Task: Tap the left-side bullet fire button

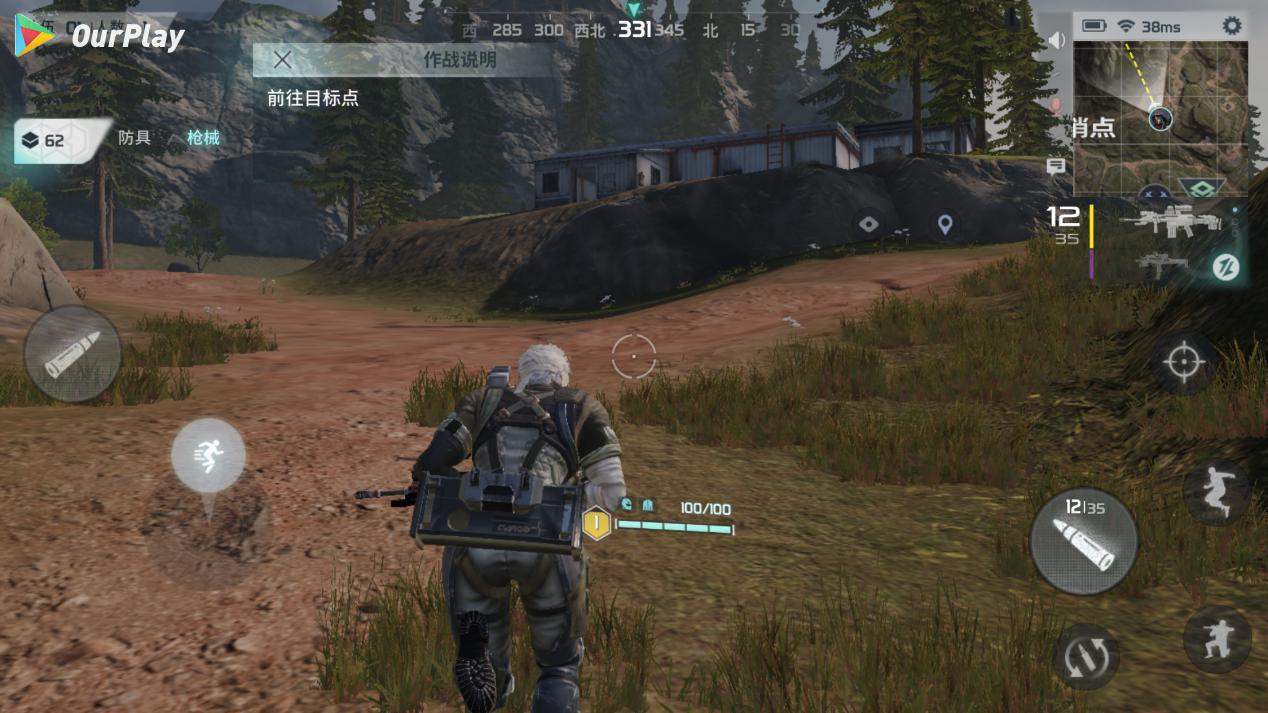Action: (x=72, y=354)
